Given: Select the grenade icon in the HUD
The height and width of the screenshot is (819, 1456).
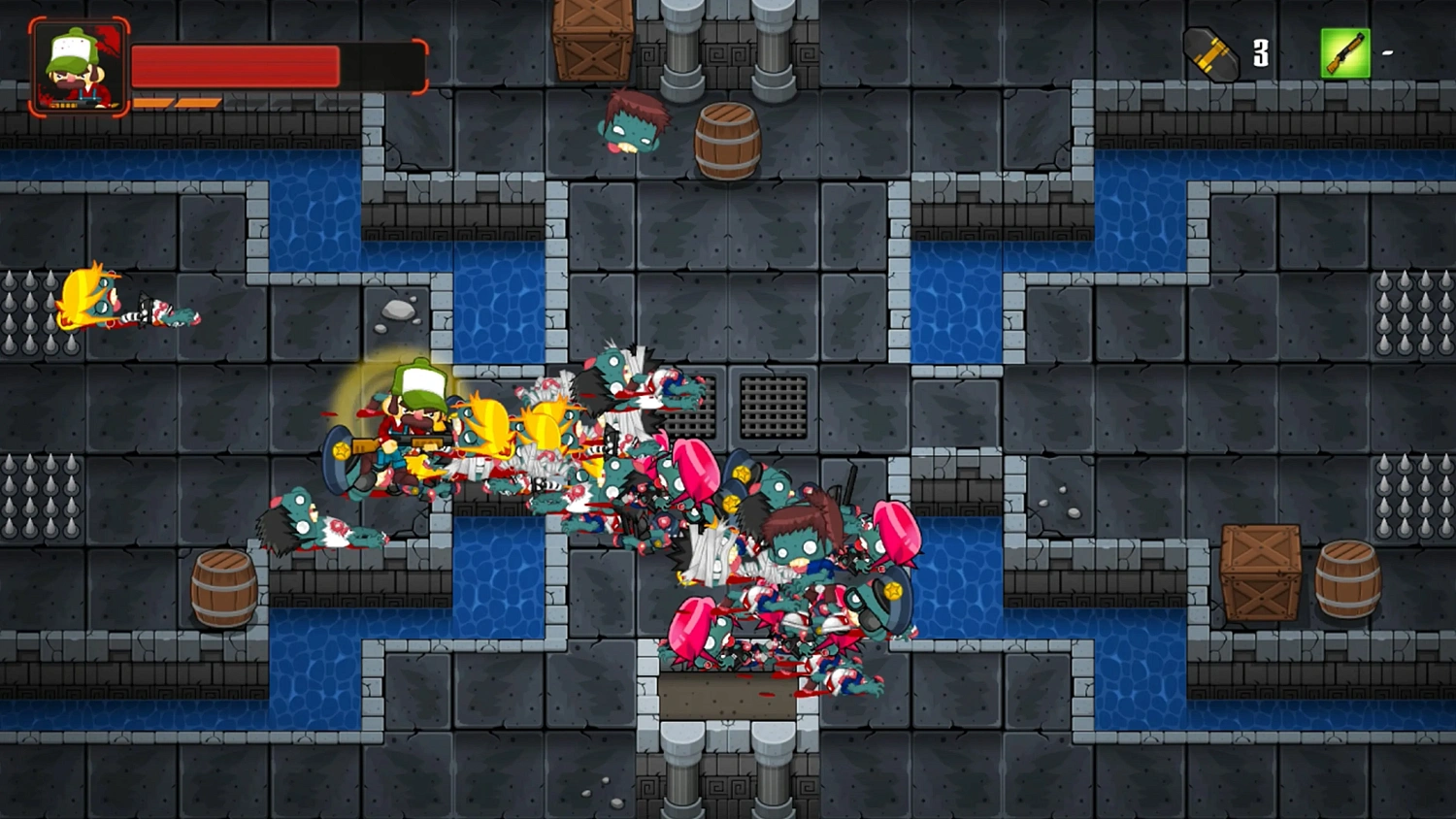Looking at the screenshot, I should coord(1209,54).
